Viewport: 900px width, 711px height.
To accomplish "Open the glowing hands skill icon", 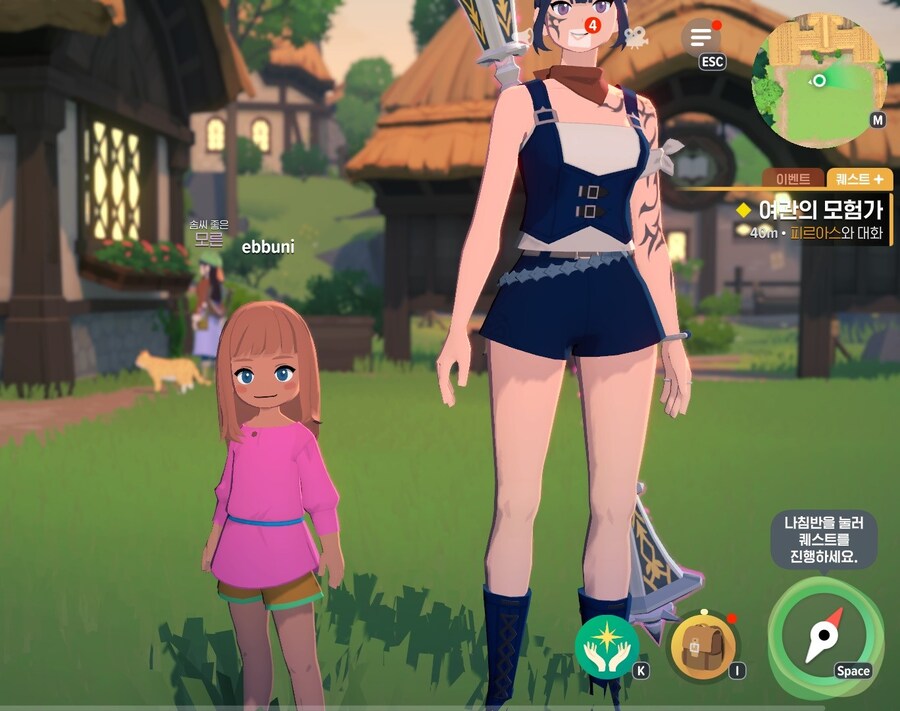I will coord(606,647).
